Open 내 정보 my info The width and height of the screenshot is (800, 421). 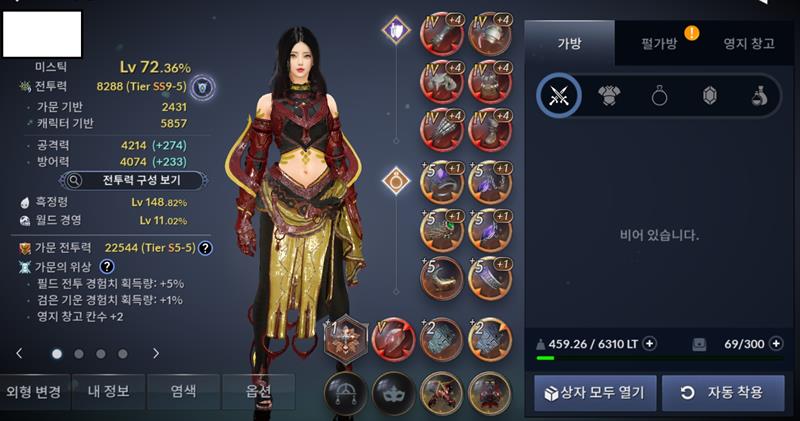pos(109,391)
